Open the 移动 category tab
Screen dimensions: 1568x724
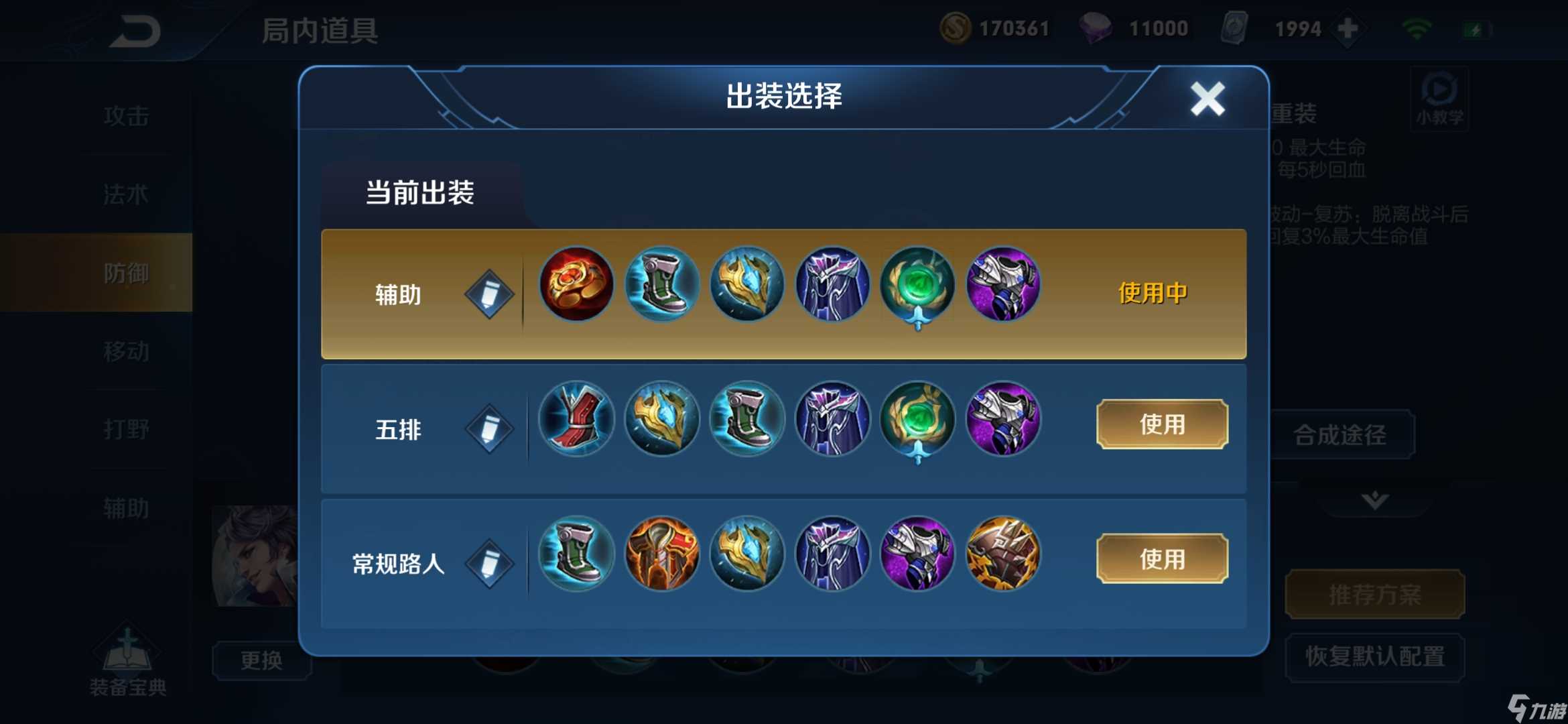[x=126, y=351]
